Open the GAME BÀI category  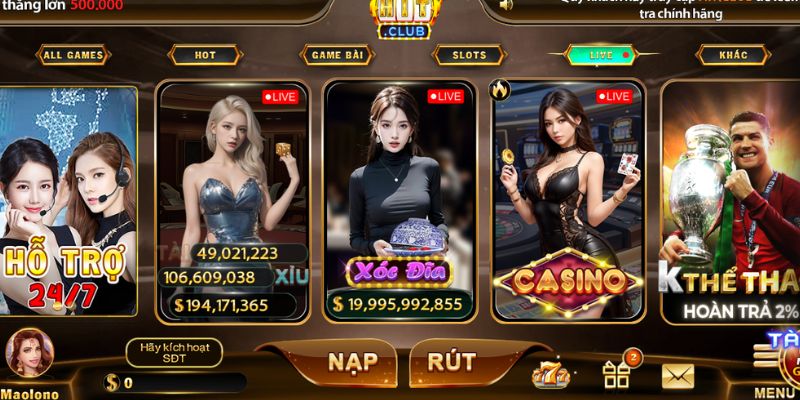point(334,55)
